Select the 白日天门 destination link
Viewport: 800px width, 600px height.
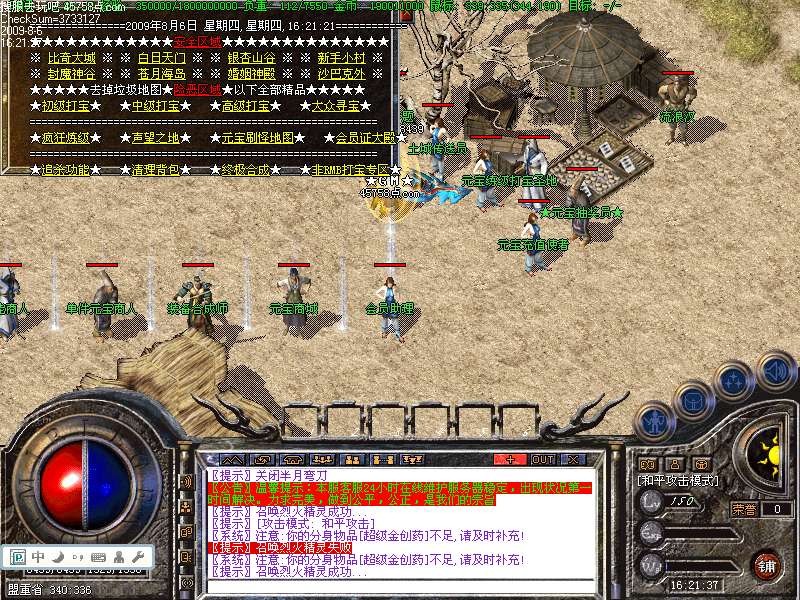click(161, 58)
